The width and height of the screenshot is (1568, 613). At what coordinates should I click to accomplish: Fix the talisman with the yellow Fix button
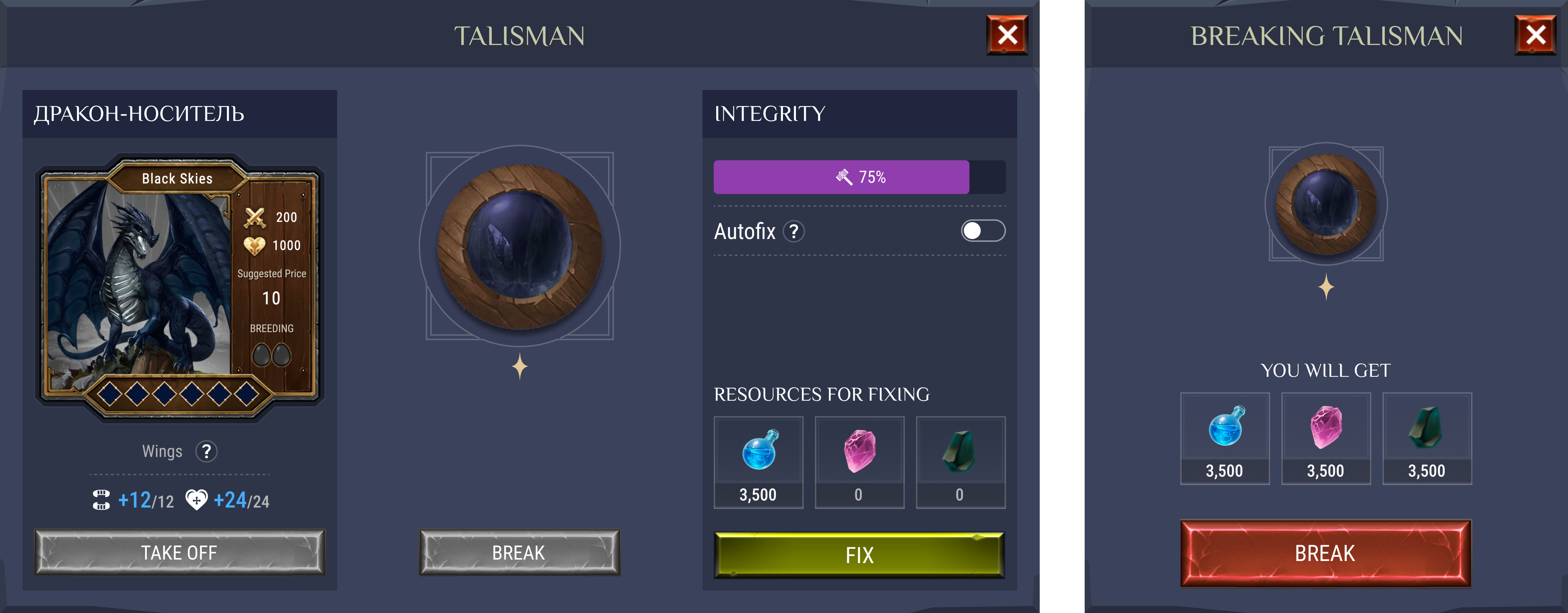click(859, 555)
